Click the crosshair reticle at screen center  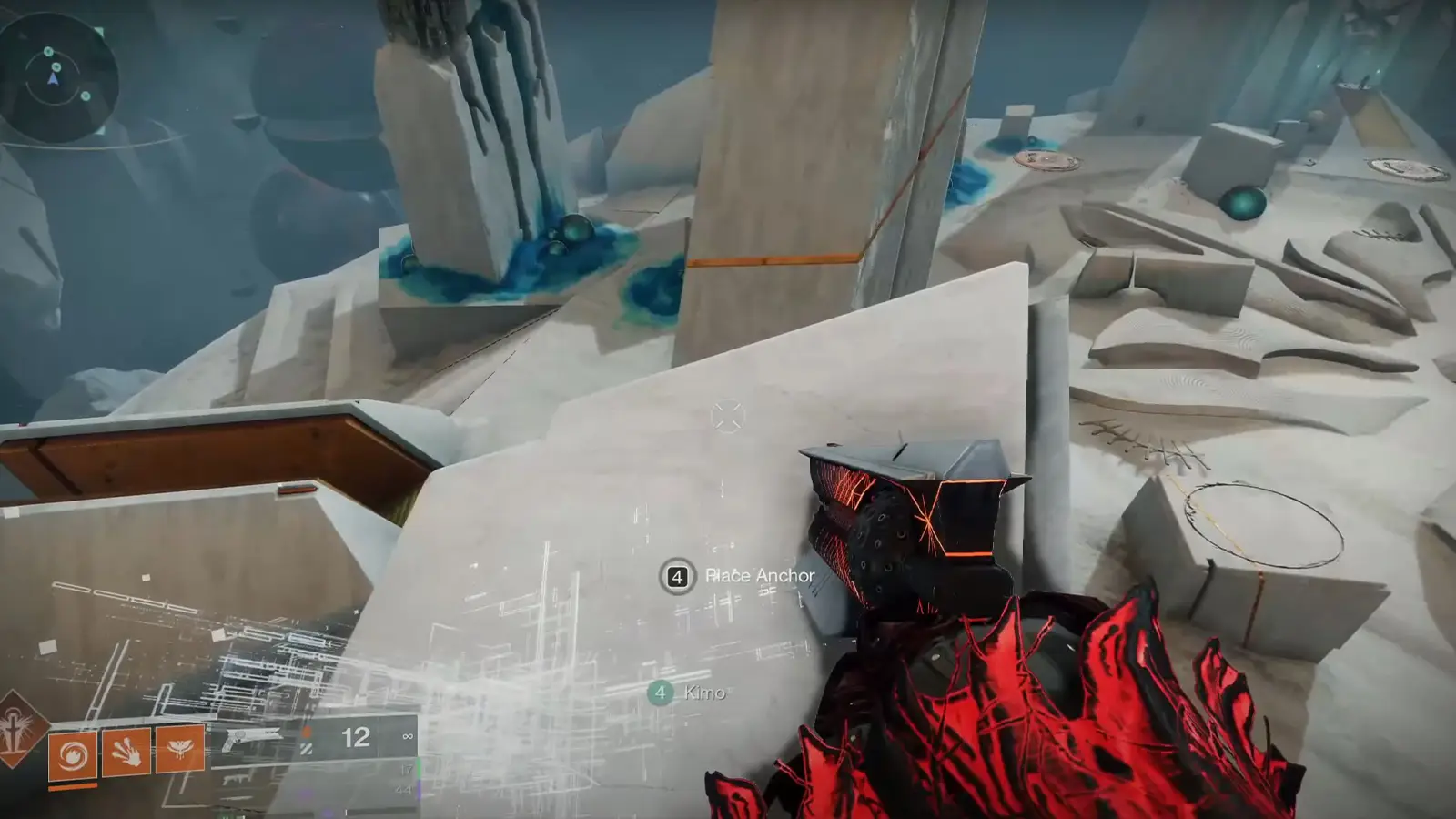[x=728, y=415]
